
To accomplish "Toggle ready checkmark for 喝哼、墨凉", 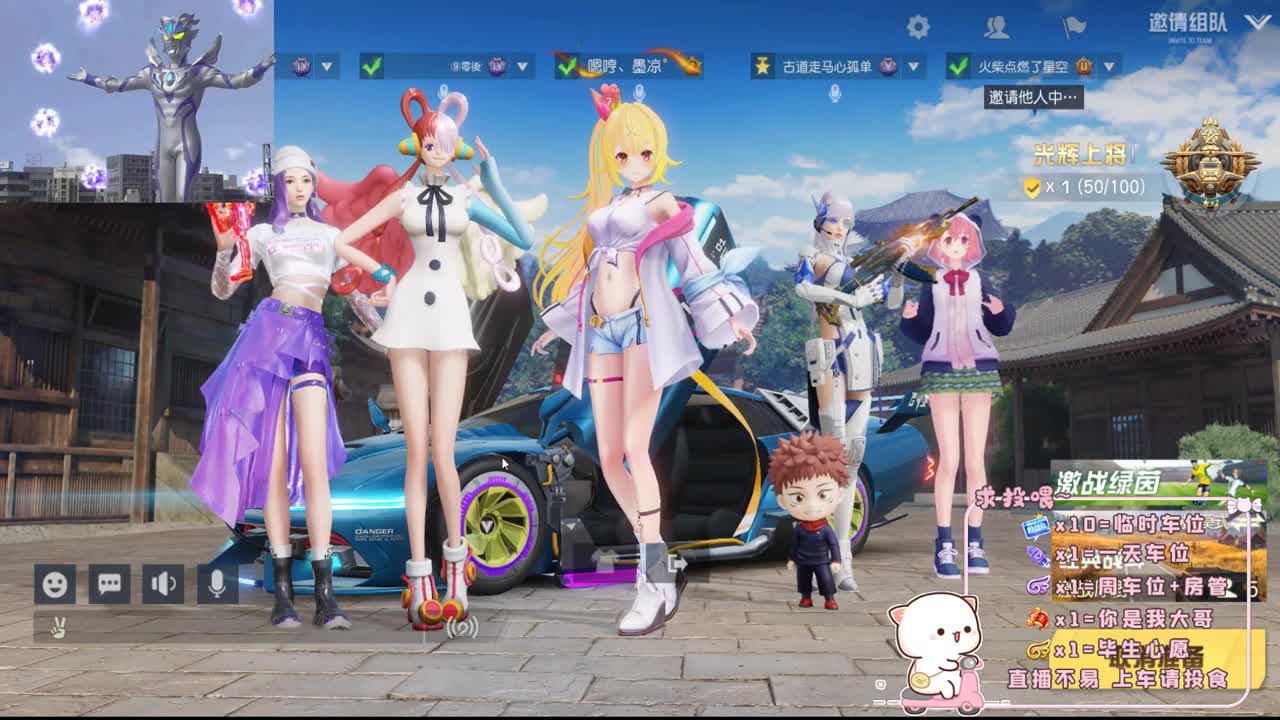I will (x=567, y=65).
